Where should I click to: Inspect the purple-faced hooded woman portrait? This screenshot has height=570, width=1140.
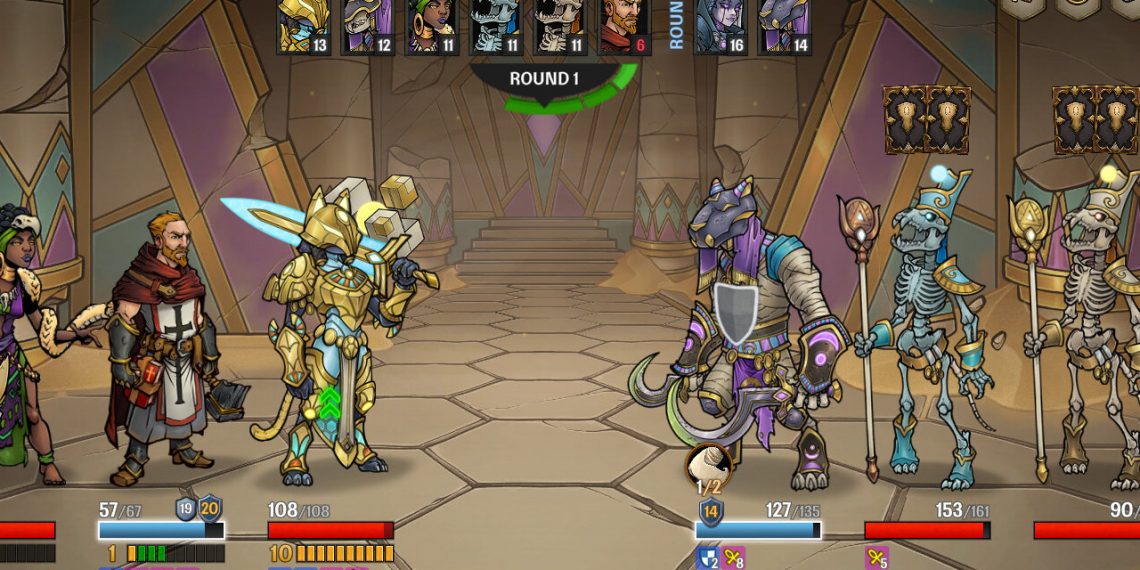720,25
